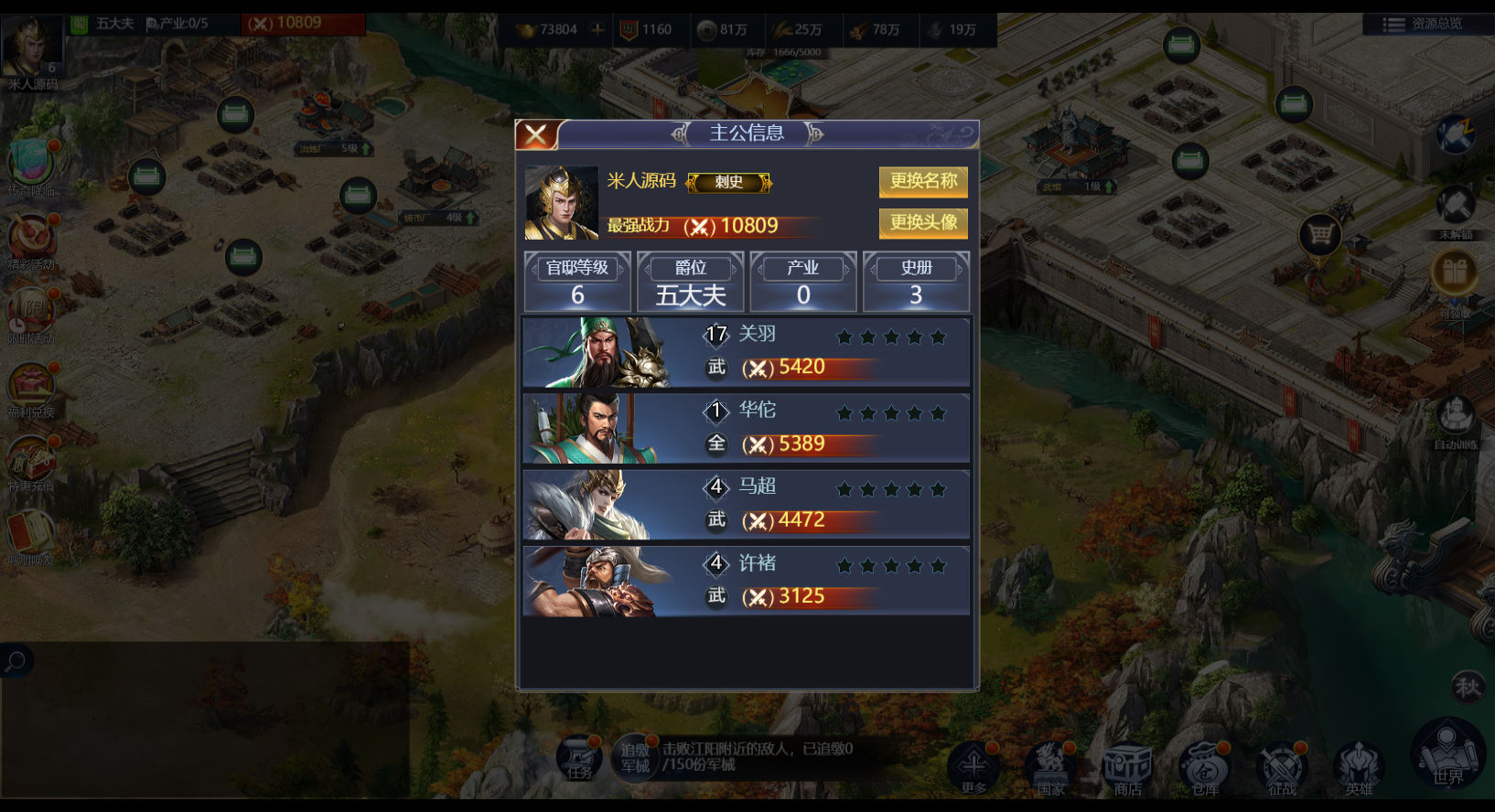This screenshot has width=1495, height=812.
Task: Open the 爵位 stat box
Action: [691, 282]
